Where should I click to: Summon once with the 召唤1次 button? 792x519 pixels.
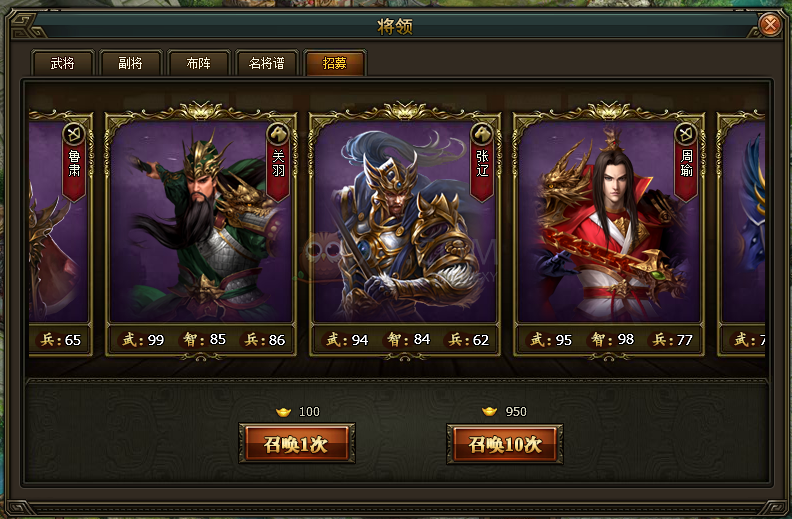[x=296, y=444]
